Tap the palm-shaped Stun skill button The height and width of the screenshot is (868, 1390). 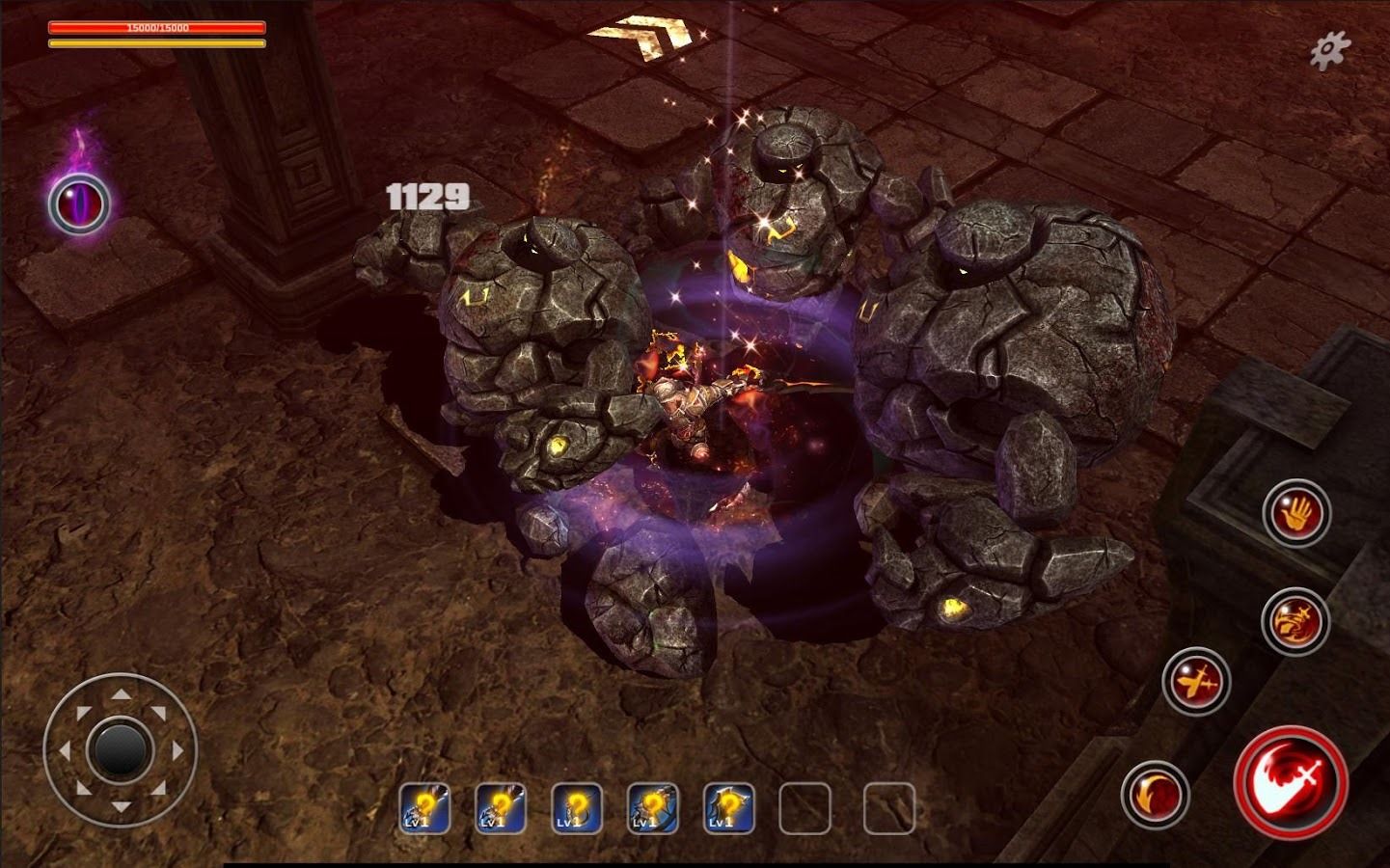[x=1297, y=513]
